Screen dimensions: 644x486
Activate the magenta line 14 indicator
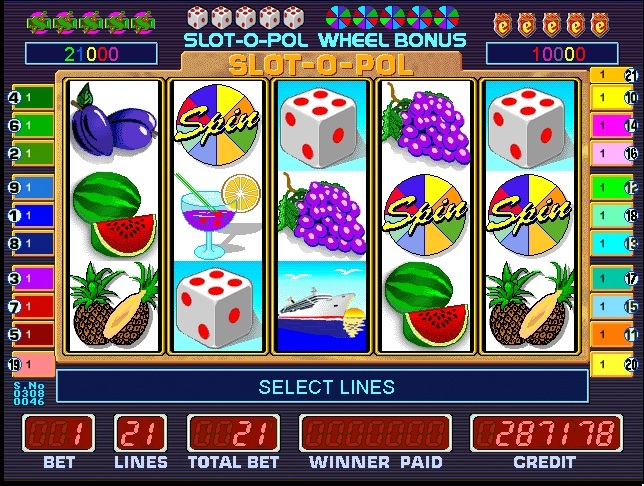614,126
